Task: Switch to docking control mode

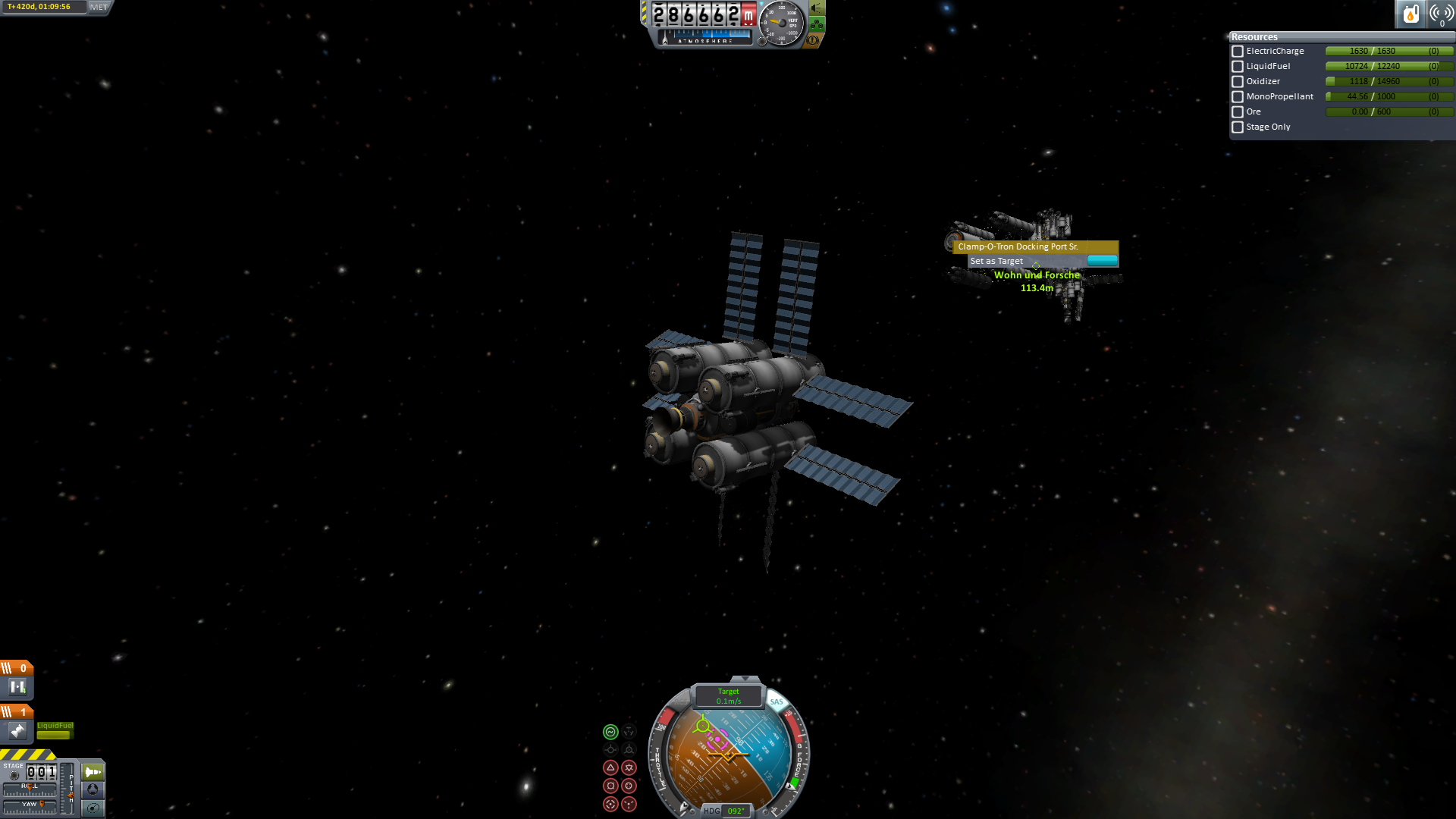Action: tap(93, 789)
